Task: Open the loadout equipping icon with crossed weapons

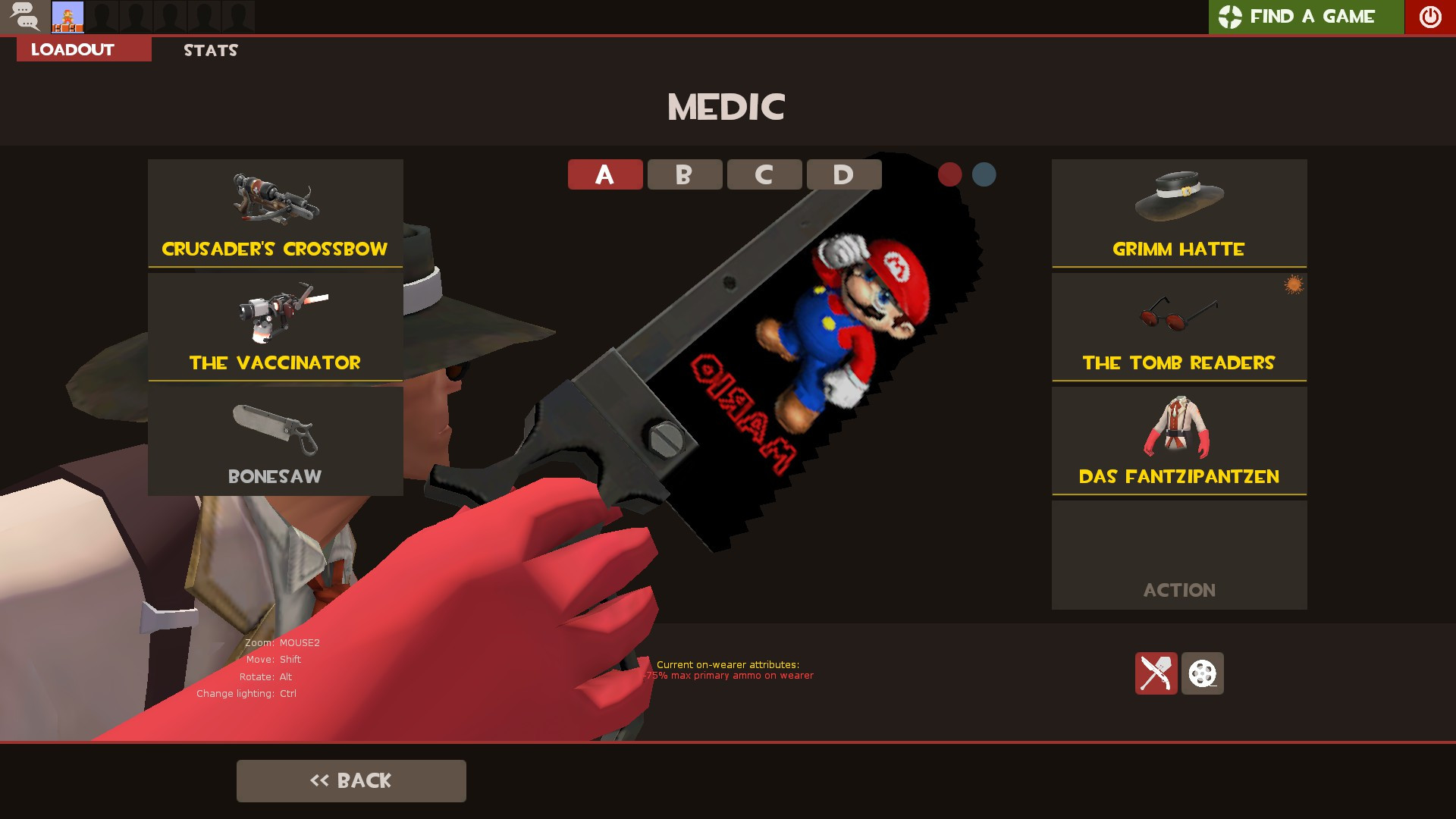Action: click(1156, 674)
